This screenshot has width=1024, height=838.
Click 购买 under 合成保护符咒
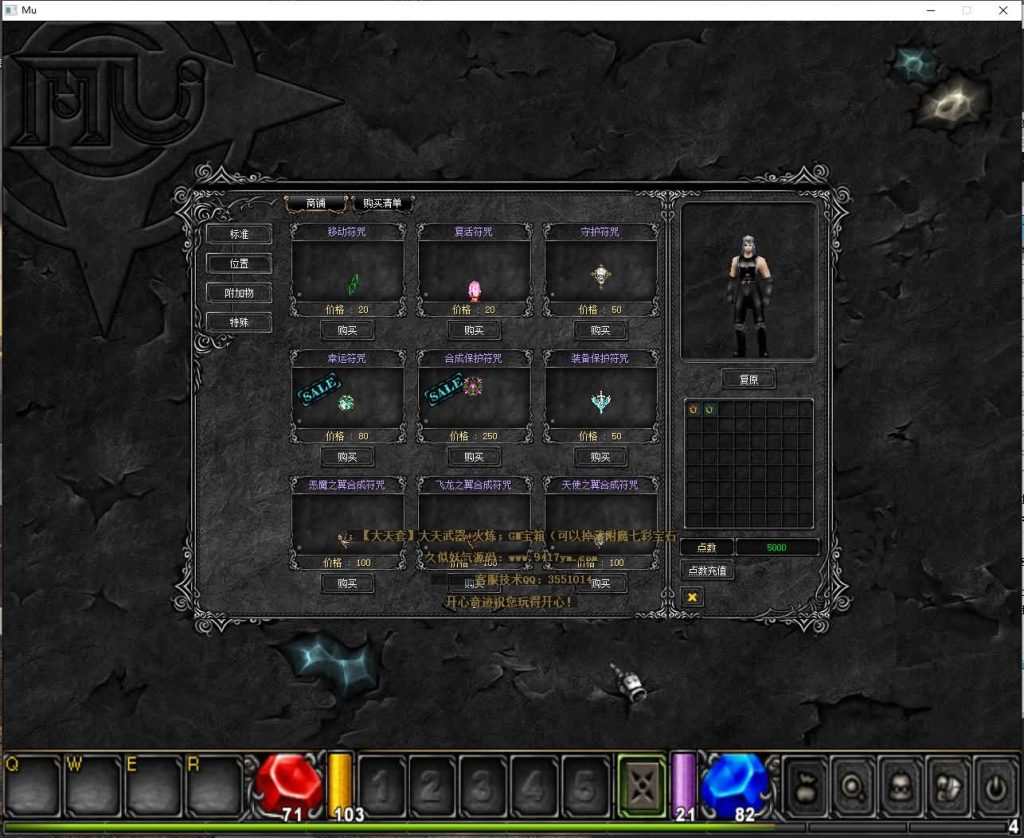474,457
